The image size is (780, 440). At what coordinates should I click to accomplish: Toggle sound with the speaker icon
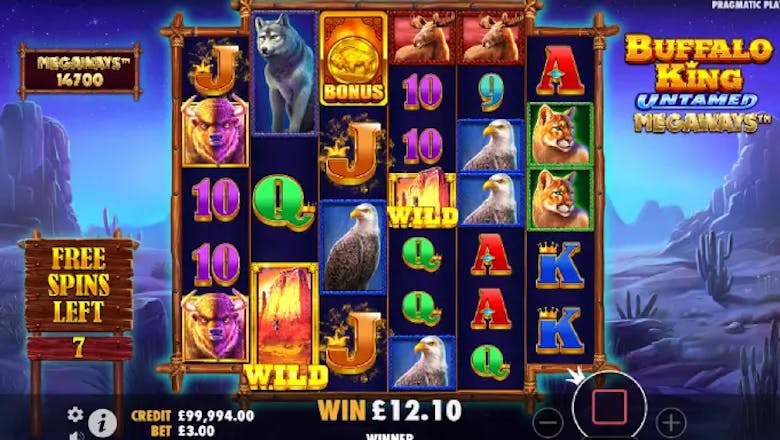coord(75,435)
